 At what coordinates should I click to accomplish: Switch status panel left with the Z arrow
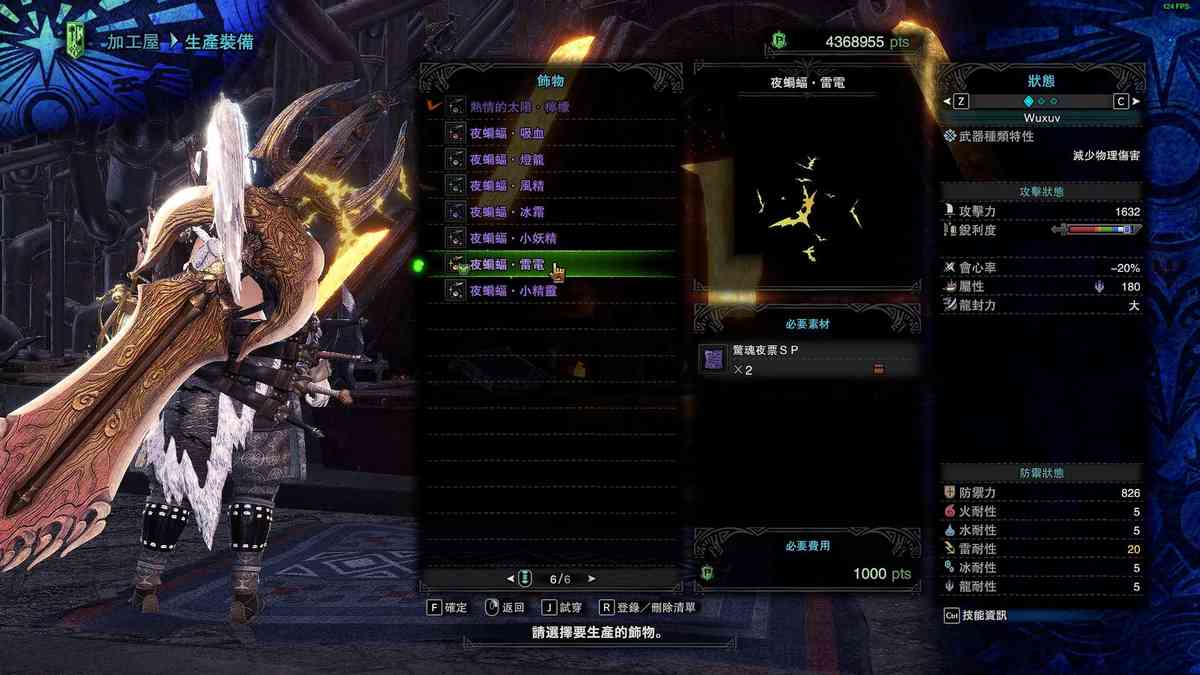pos(958,101)
